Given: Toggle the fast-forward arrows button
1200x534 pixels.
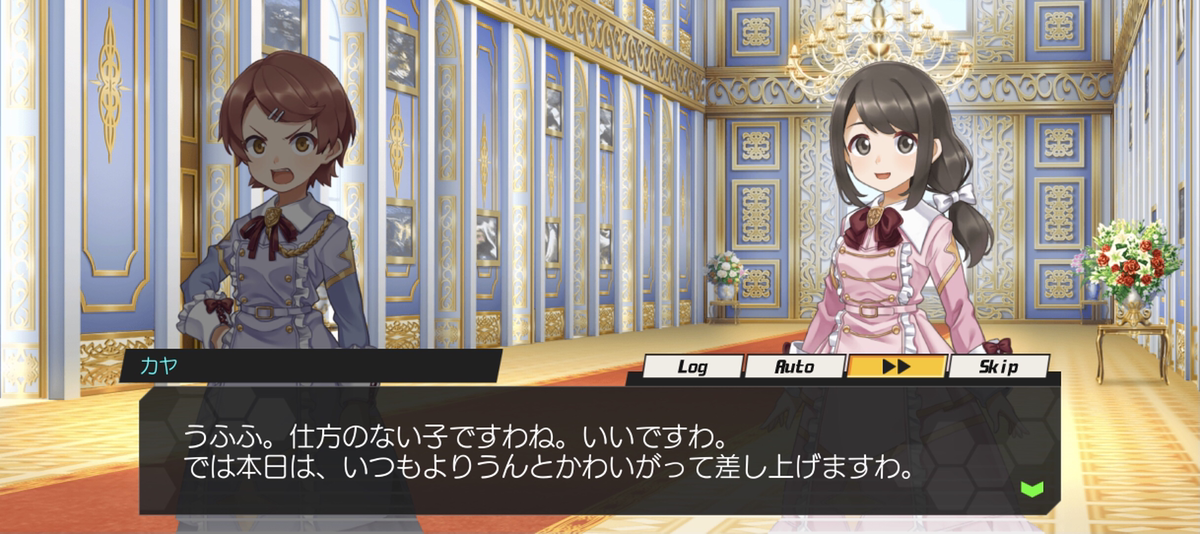Looking at the screenshot, I should tap(896, 367).
